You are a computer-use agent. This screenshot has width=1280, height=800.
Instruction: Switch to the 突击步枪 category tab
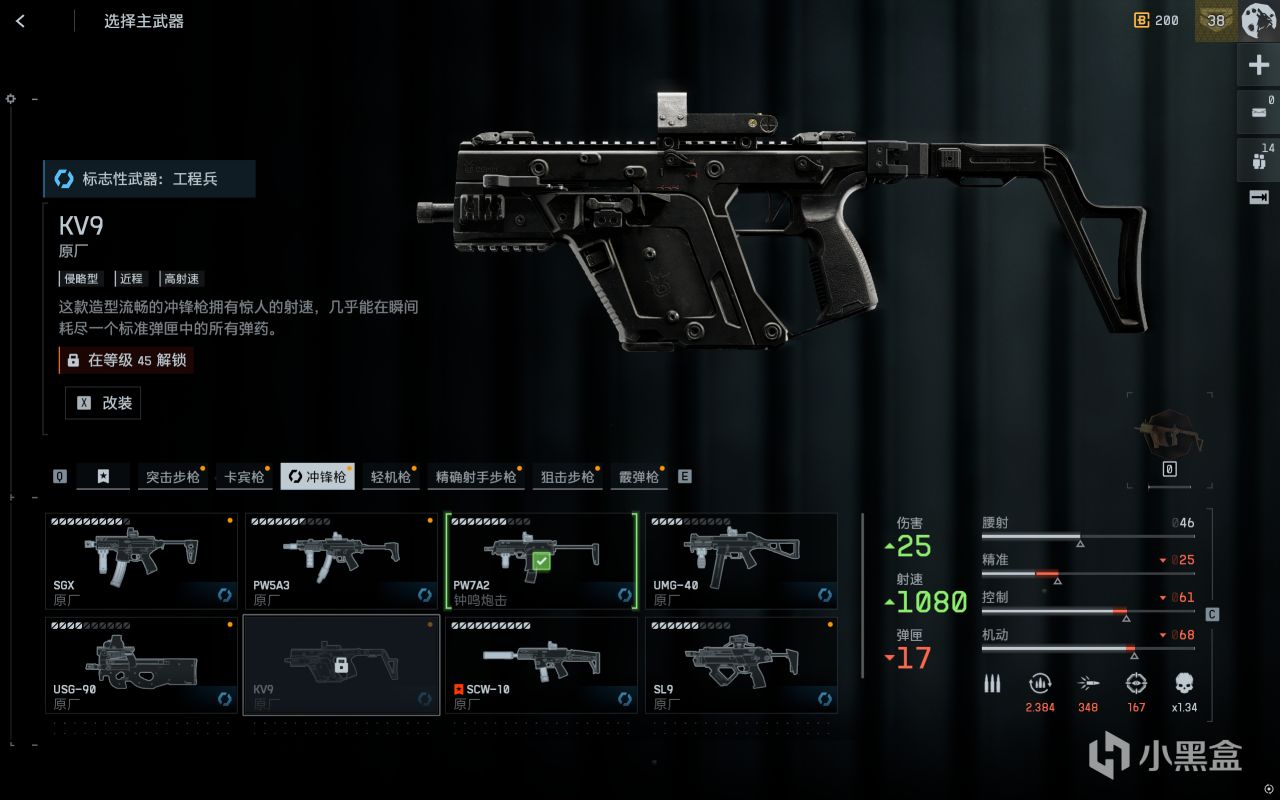pyautogui.click(x=172, y=477)
